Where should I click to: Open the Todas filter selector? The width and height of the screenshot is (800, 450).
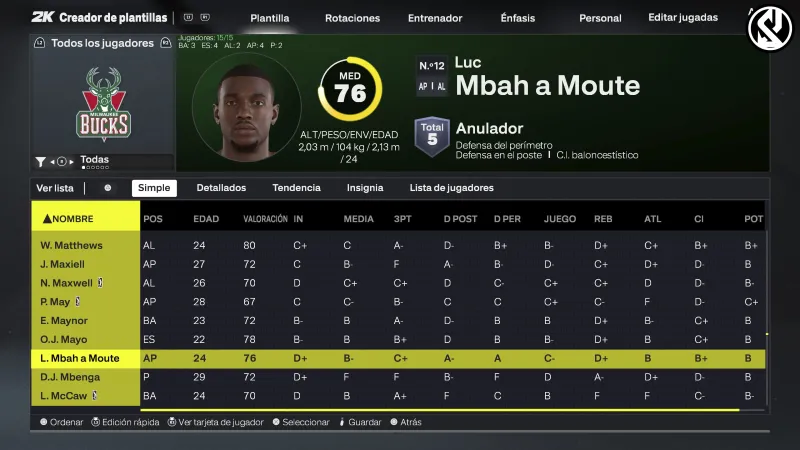point(94,160)
